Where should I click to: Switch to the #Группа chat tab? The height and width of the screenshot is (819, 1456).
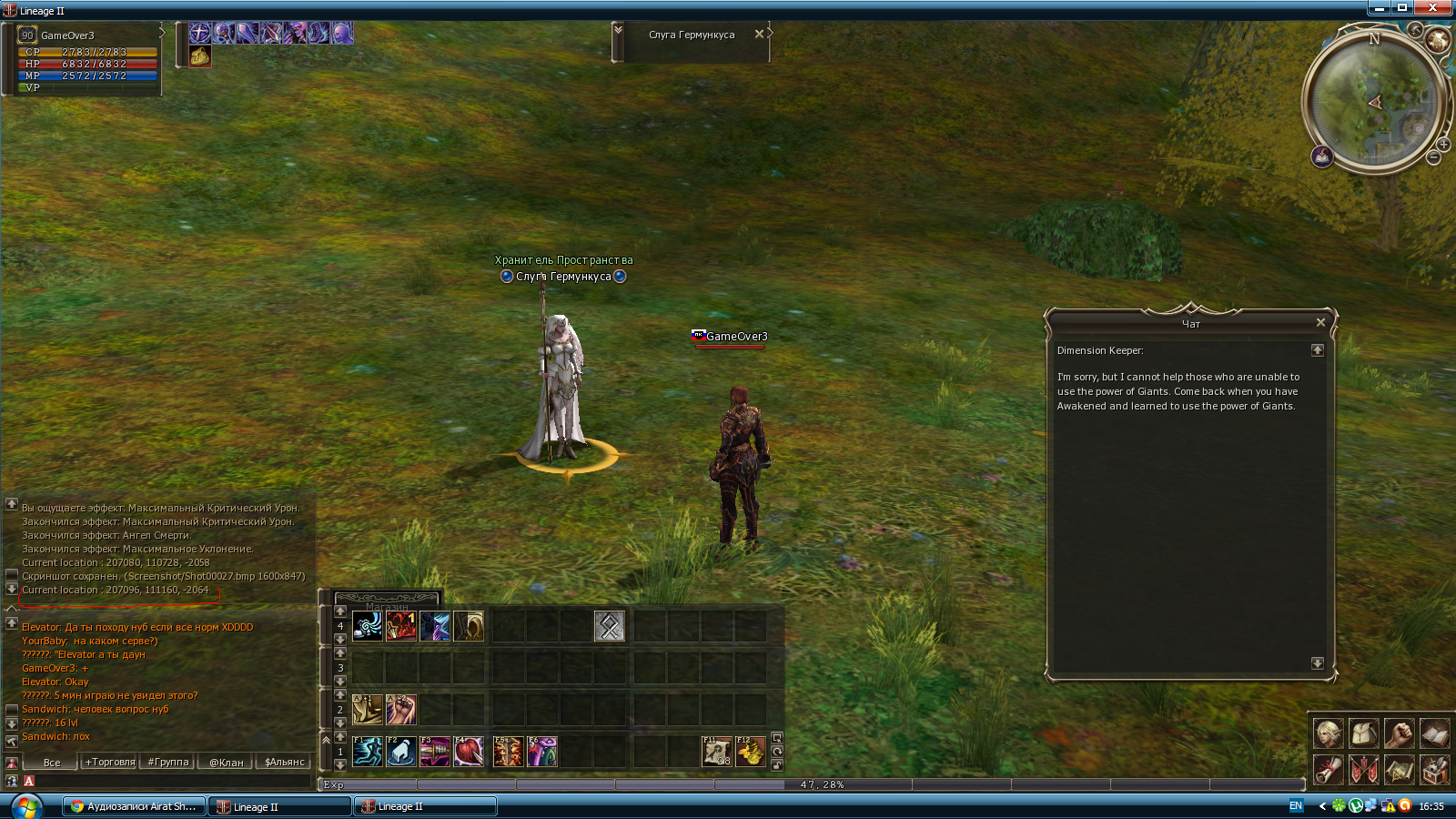pos(168,762)
